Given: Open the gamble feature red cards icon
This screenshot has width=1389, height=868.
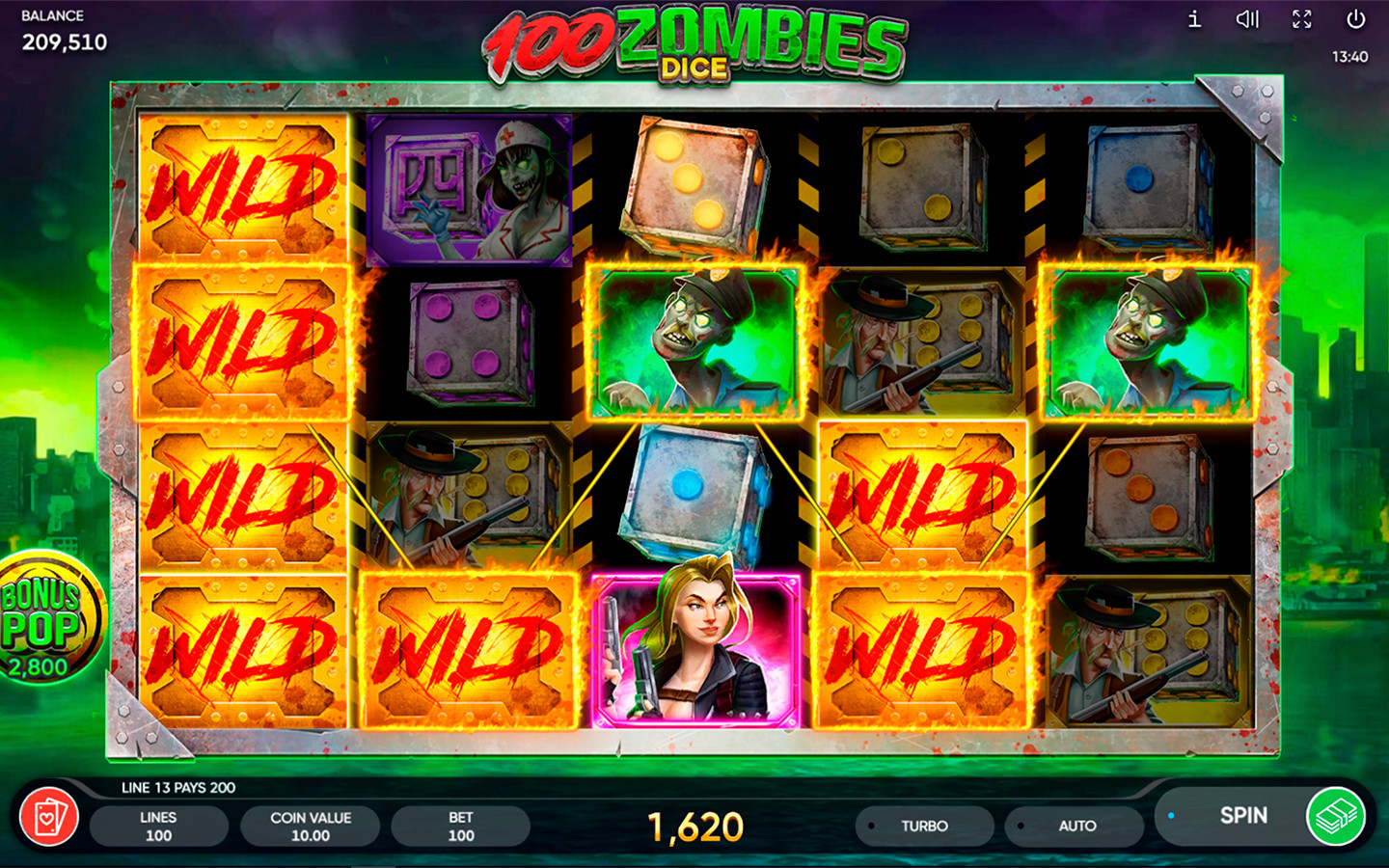Looking at the screenshot, I should [50, 816].
